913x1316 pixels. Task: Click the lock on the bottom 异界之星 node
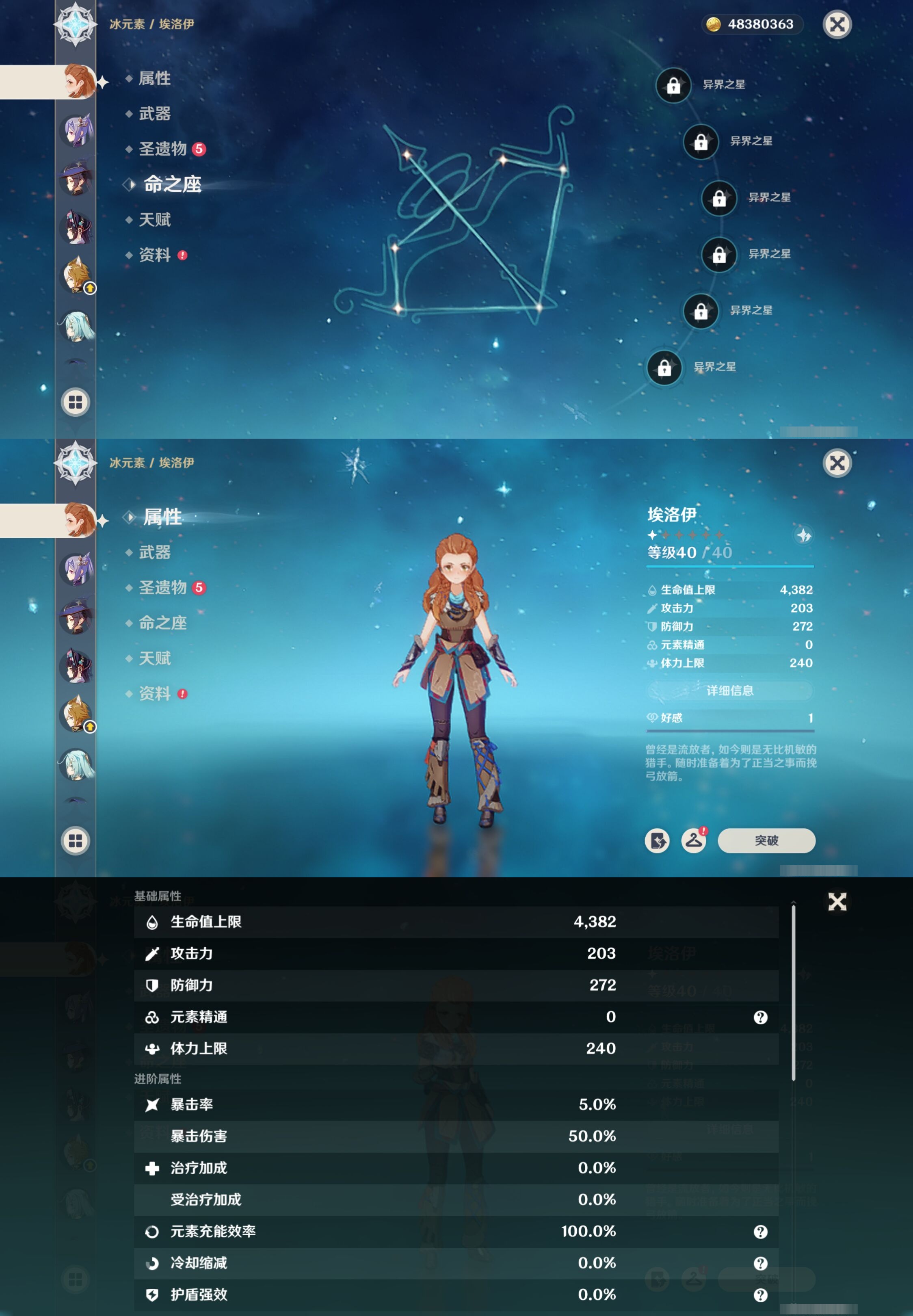664,368
